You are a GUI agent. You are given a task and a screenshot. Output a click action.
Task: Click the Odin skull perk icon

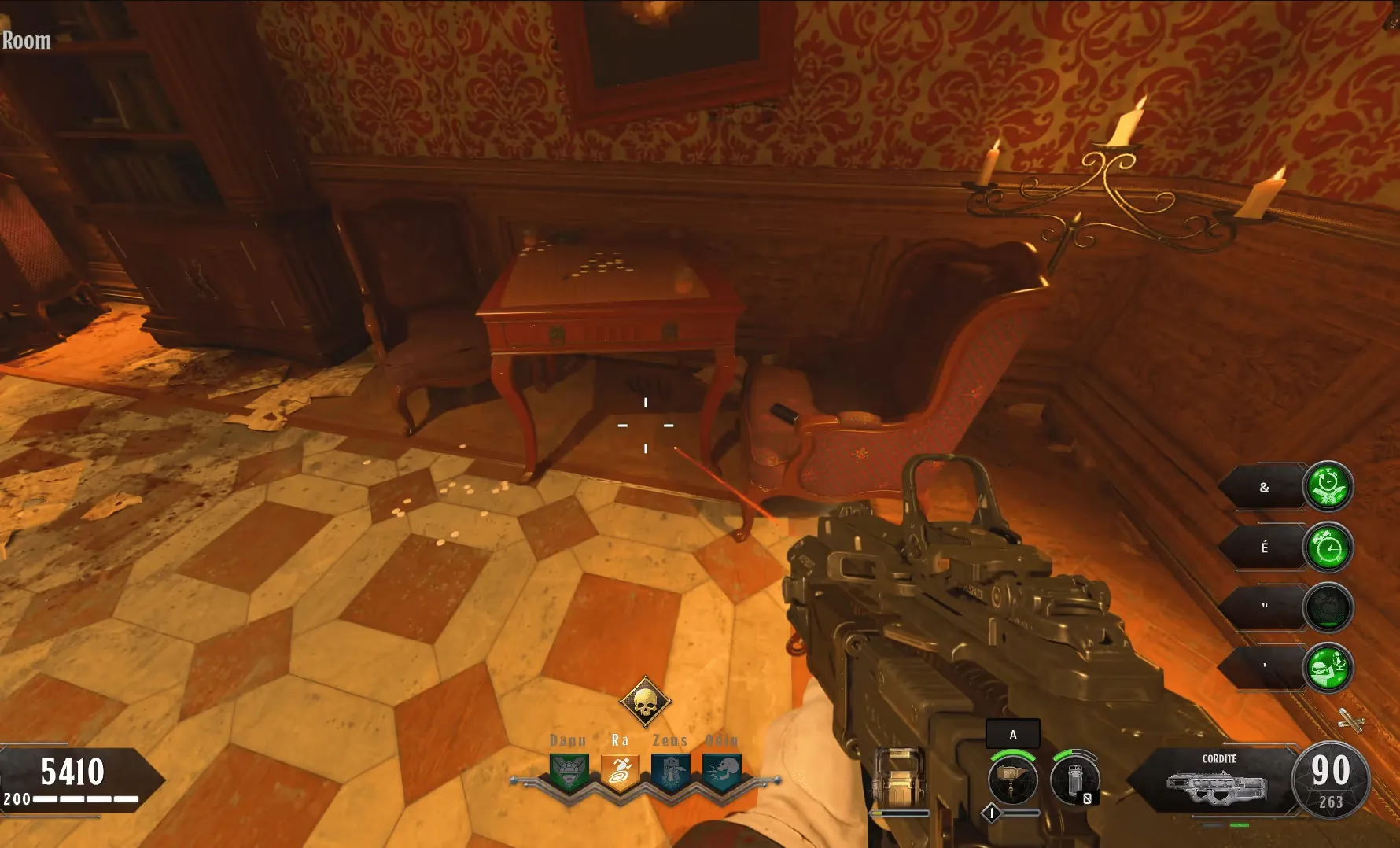[x=722, y=772]
